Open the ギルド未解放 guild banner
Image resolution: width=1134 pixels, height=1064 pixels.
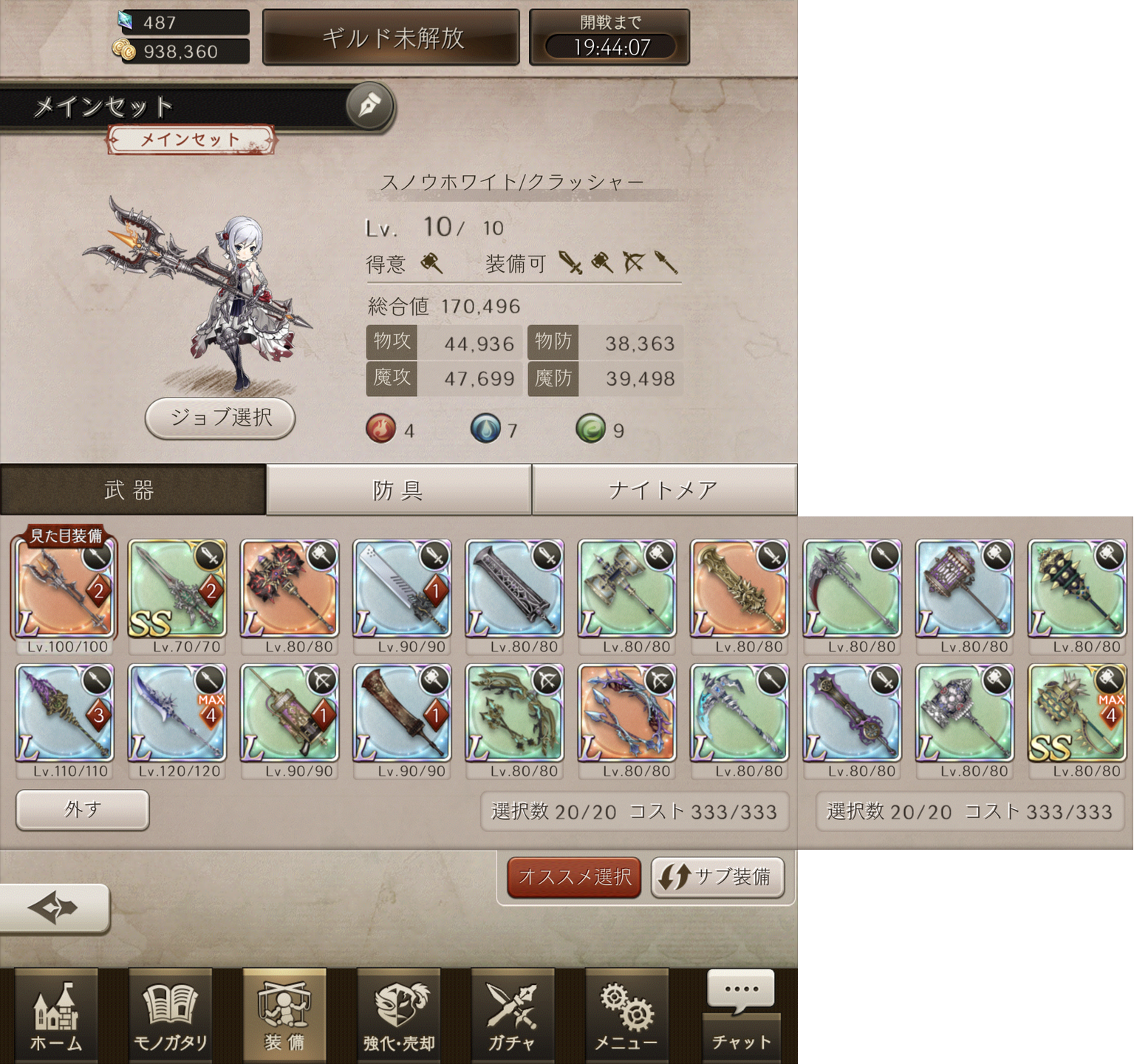click(x=392, y=38)
